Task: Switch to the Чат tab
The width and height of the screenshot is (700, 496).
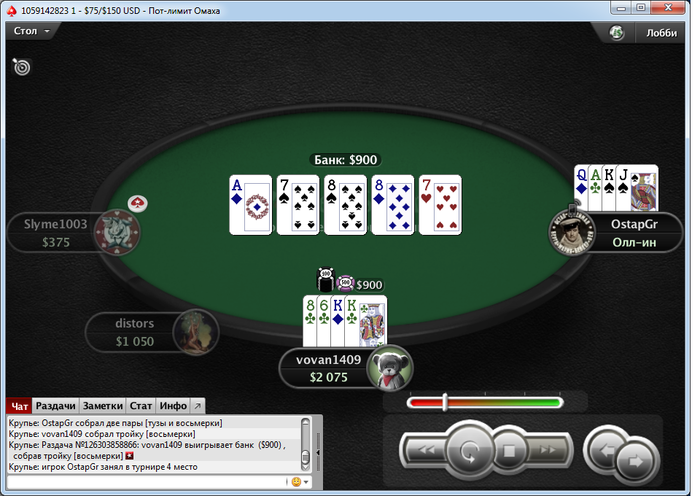Action: click(x=19, y=405)
